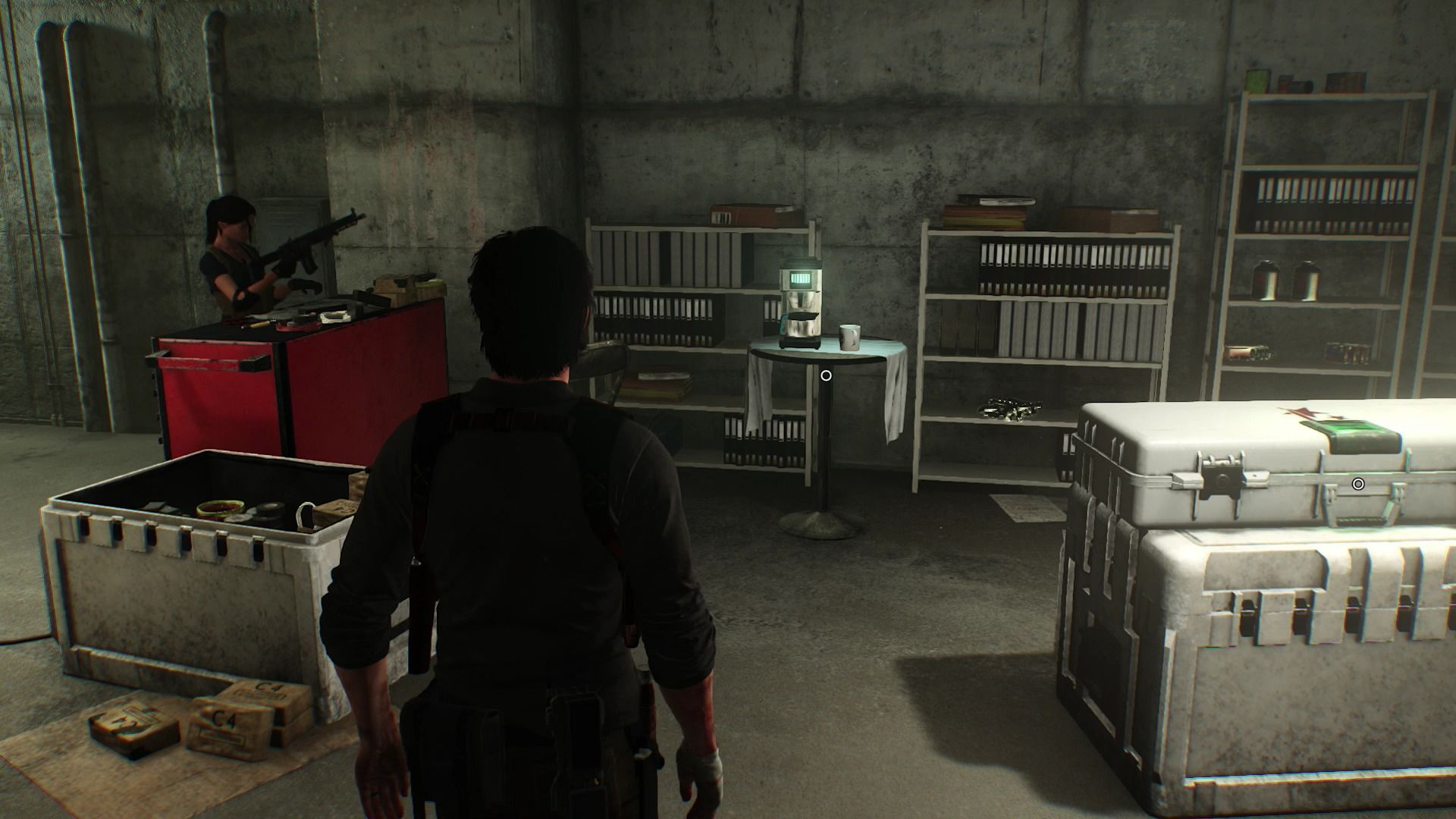This screenshot has width=1456, height=819.
Task: Select the interaction marker on the white case
Action: pos(1358,484)
